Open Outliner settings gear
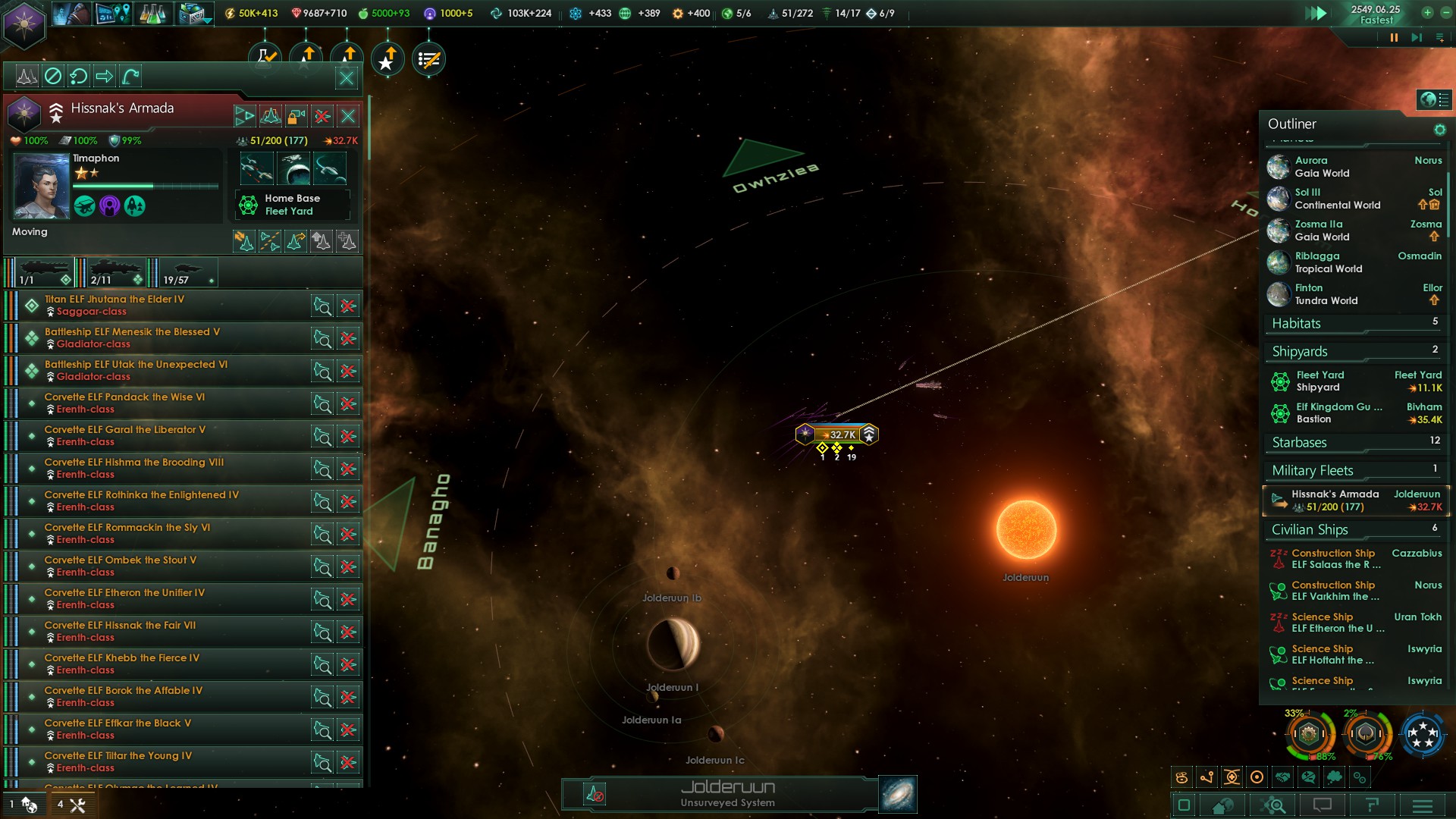The width and height of the screenshot is (1456, 819). pos(1439,130)
